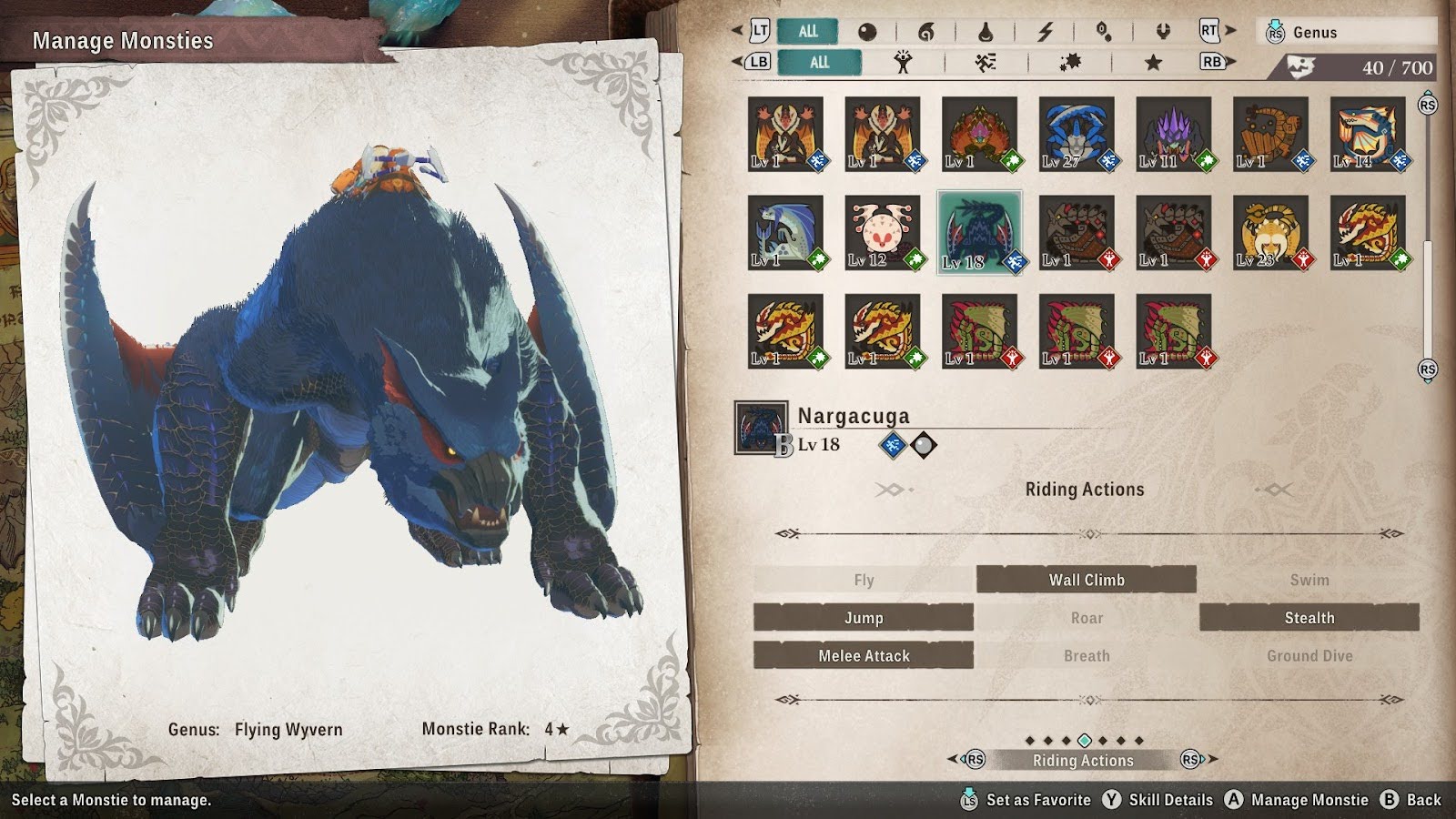
Task: Filter Monsties by non-elemental orb icon
Action: click(x=867, y=32)
